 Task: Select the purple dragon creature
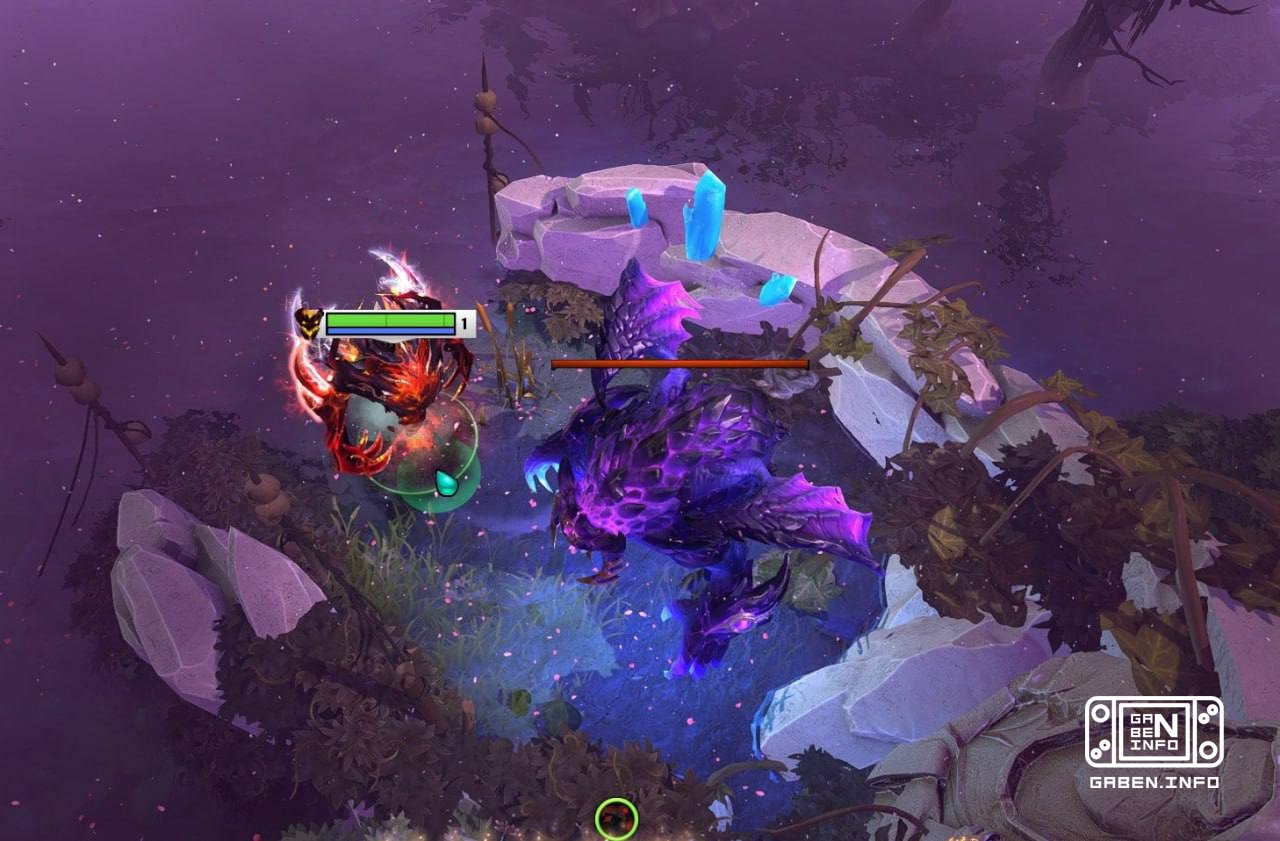(670, 480)
